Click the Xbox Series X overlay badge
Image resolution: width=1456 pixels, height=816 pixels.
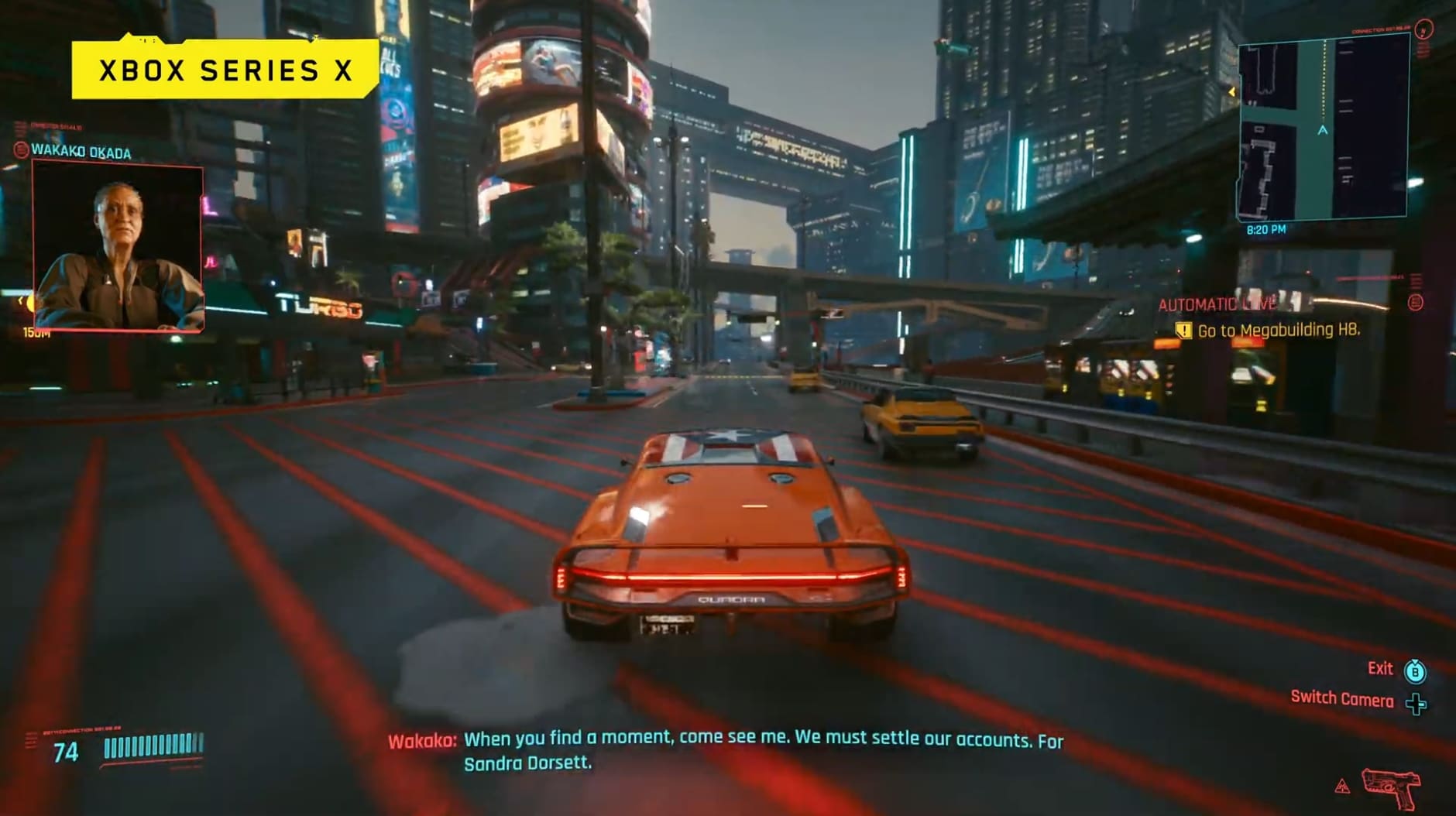[x=225, y=70]
